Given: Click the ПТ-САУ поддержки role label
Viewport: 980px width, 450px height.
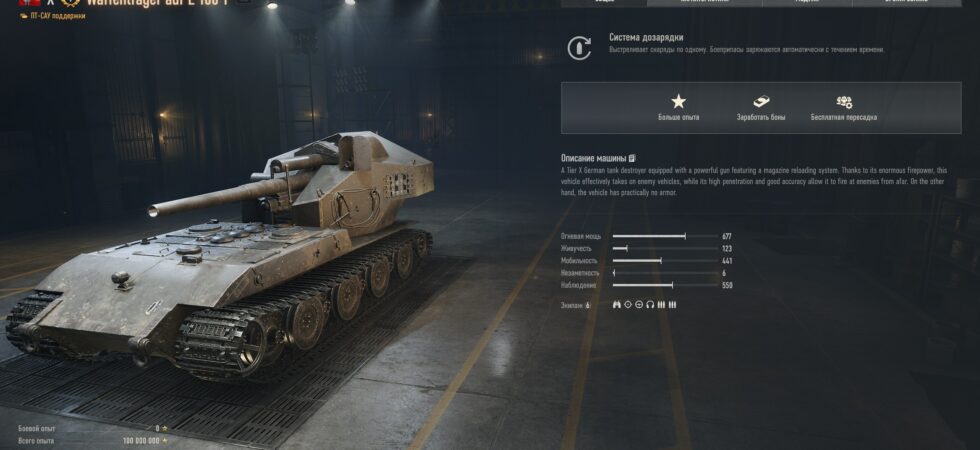Looking at the screenshot, I should [x=57, y=16].
